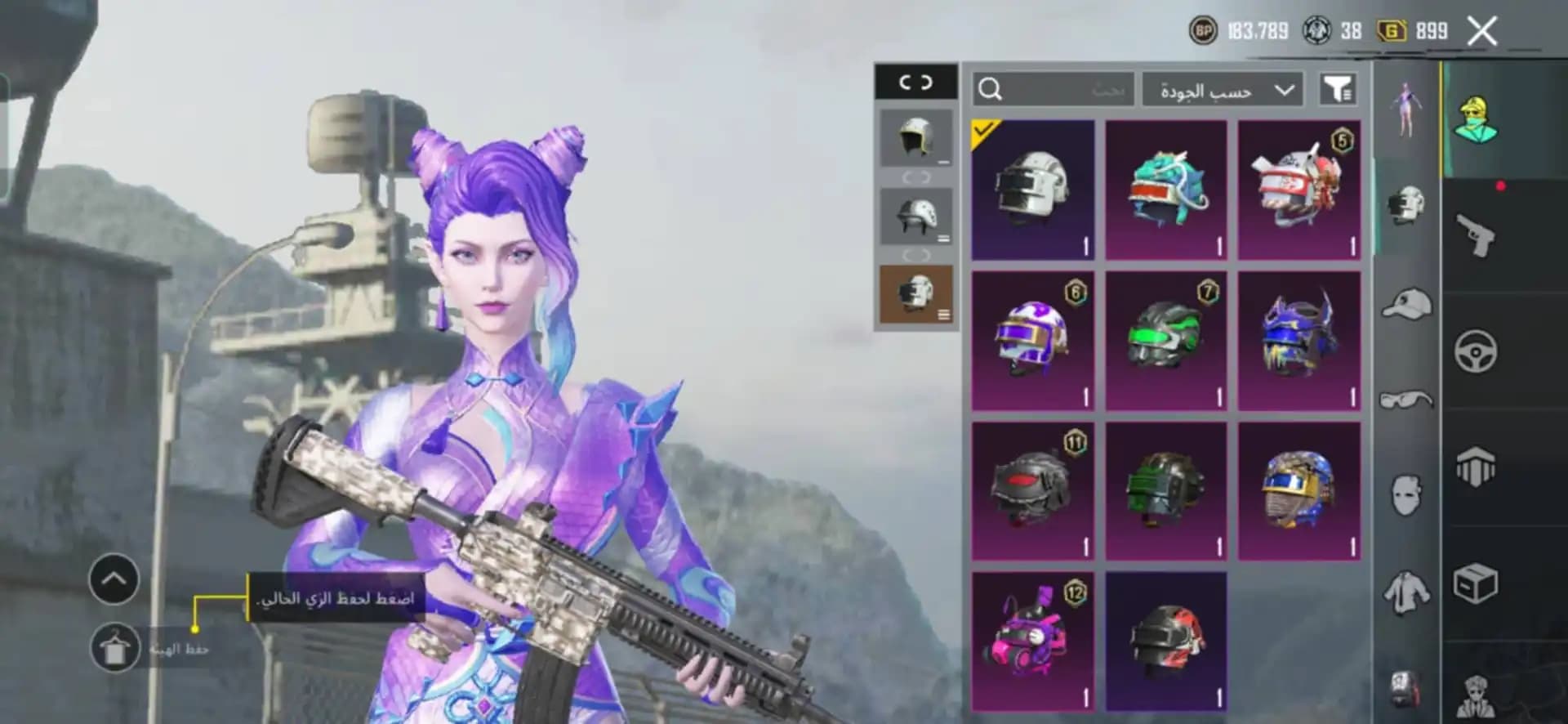1568x724 pixels.
Task: Expand the up-arrow chevron above the save button
Action: pos(112,576)
